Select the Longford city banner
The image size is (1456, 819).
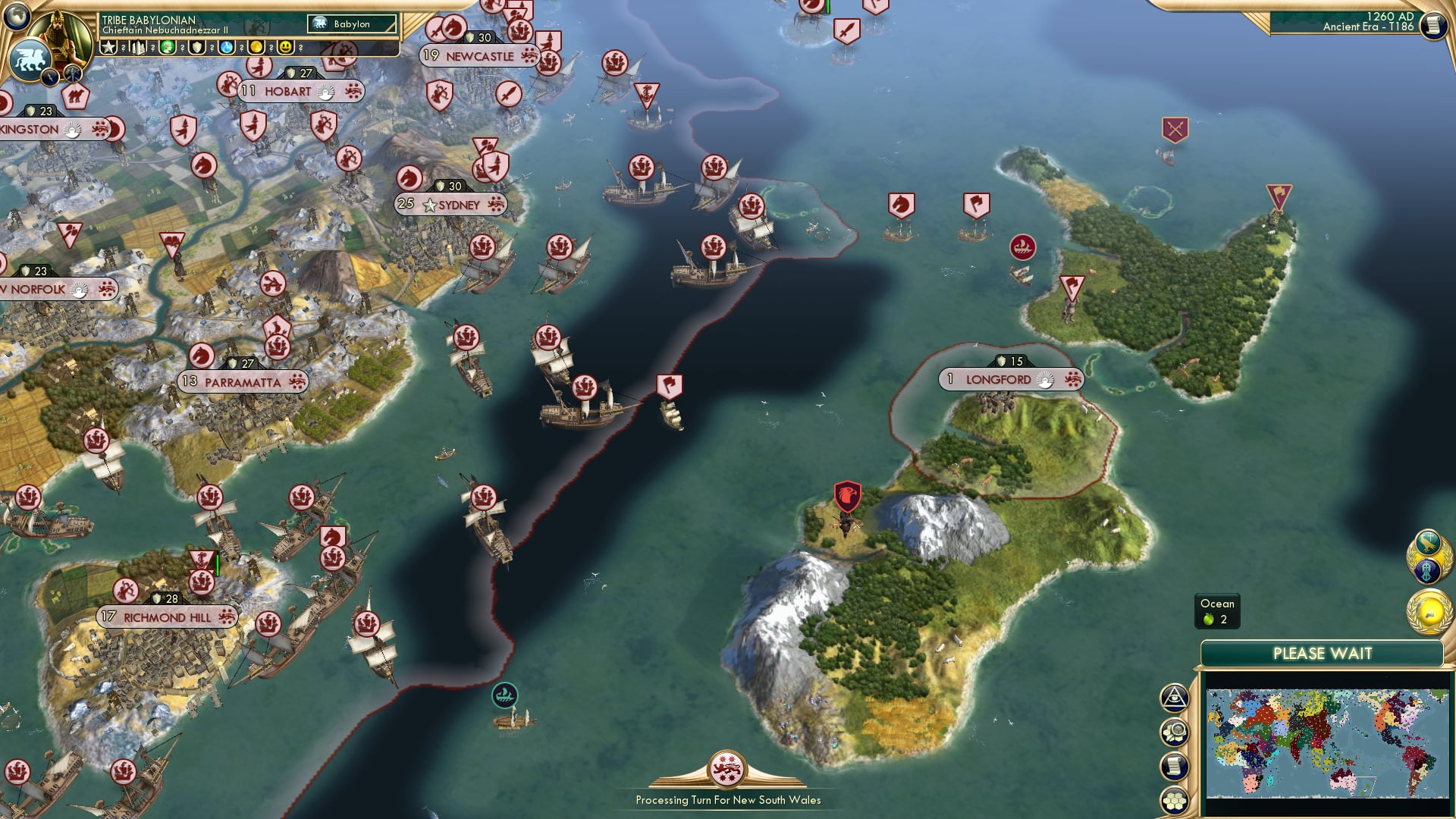tap(1009, 378)
